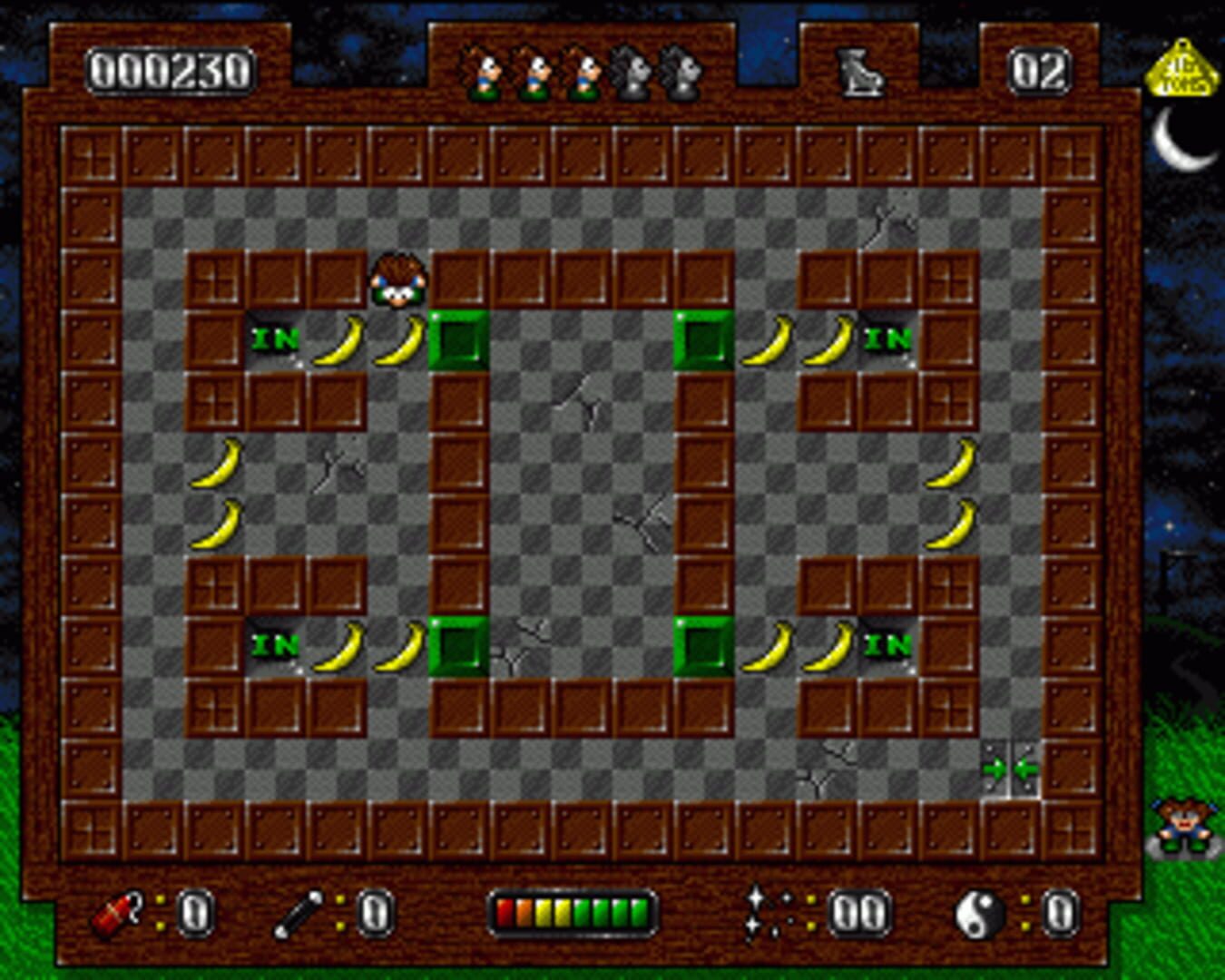
Task: Enter the upper-left IN teleporter tile
Action: click(277, 341)
